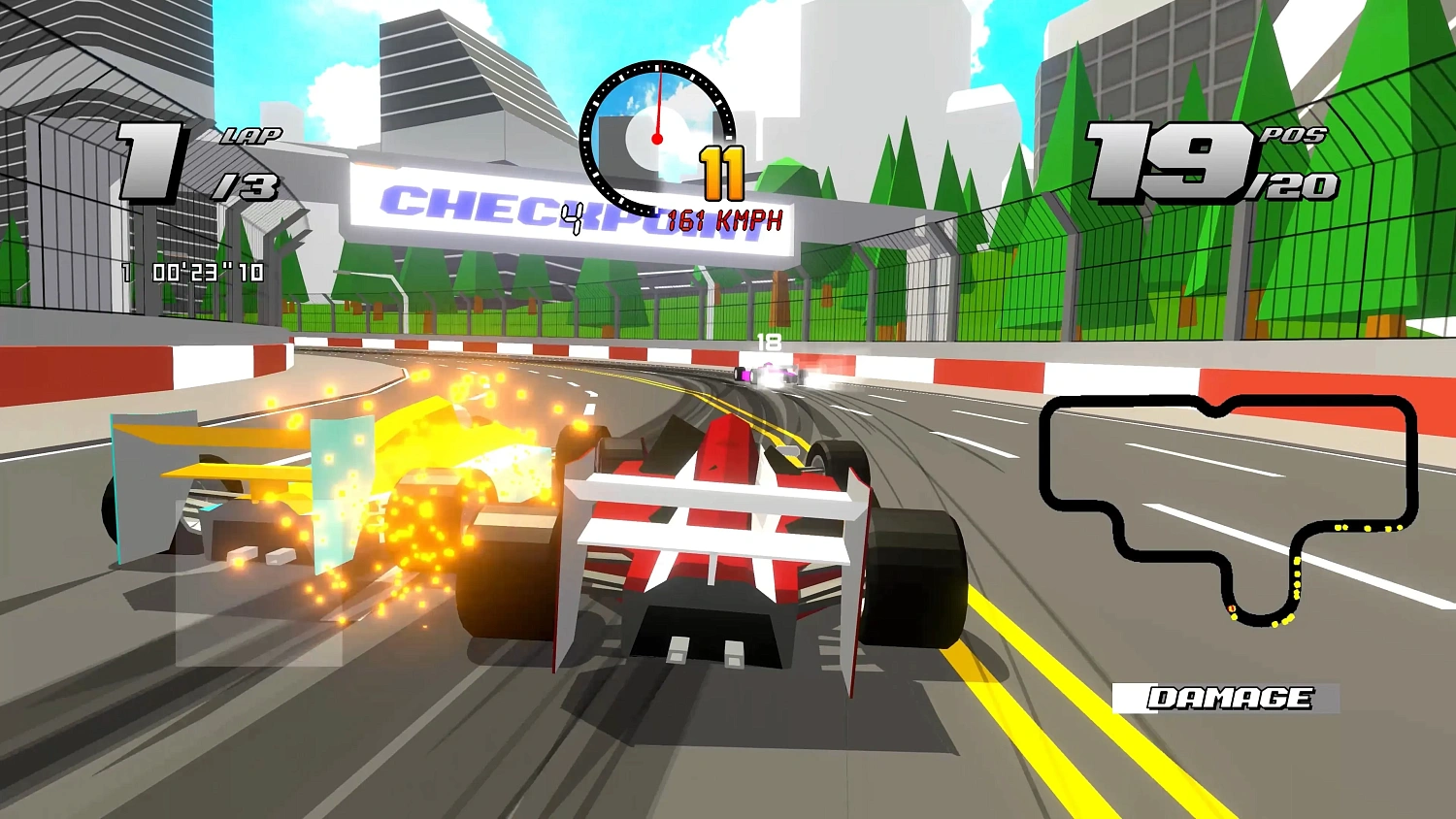The width and height of the screenshot is (1456, 819).
Task: Toggle the 161 KMPH speed readout
Action: (723, 218)
